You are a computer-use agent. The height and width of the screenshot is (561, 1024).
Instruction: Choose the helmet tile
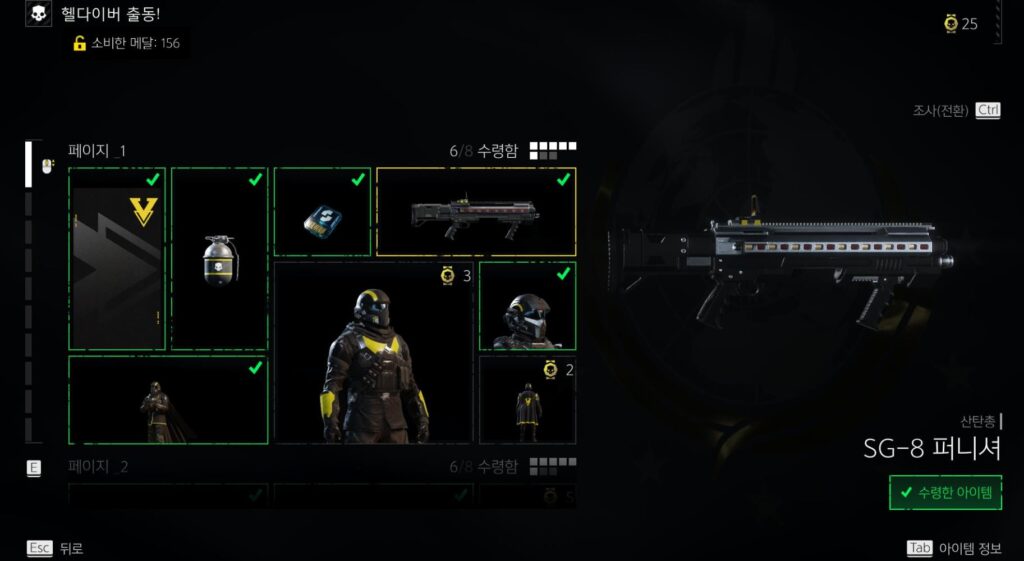(527, 307)
